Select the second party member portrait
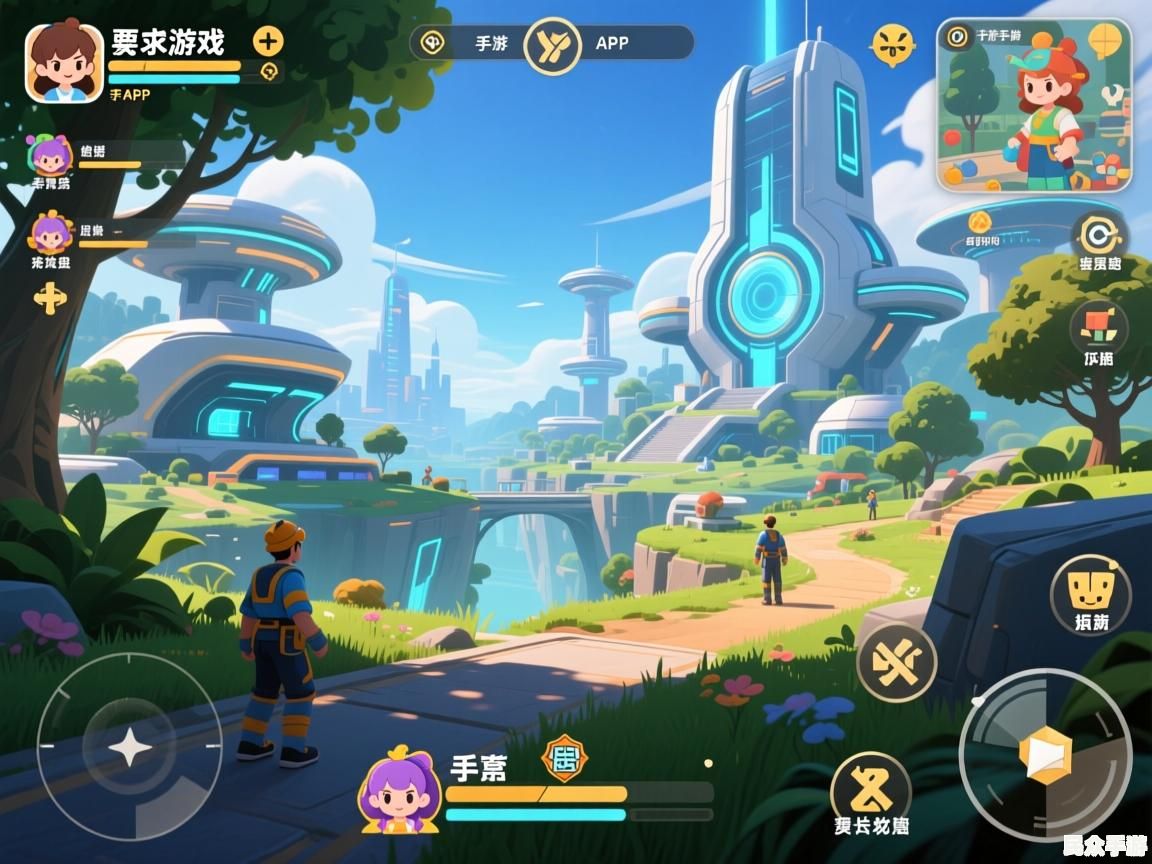 pos(50,233)
